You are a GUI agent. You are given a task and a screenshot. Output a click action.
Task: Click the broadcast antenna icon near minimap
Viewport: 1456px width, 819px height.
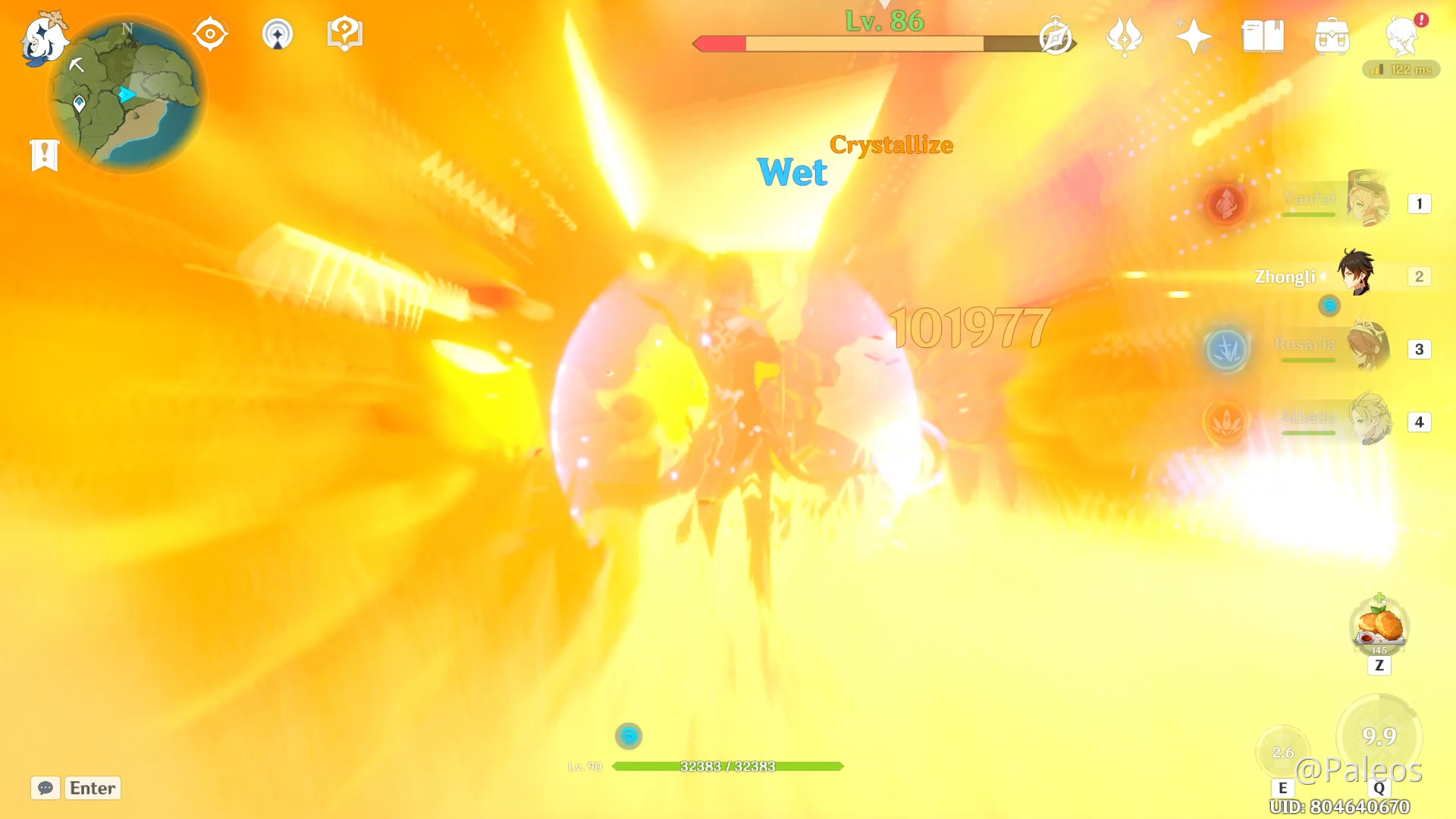[278, 33]
